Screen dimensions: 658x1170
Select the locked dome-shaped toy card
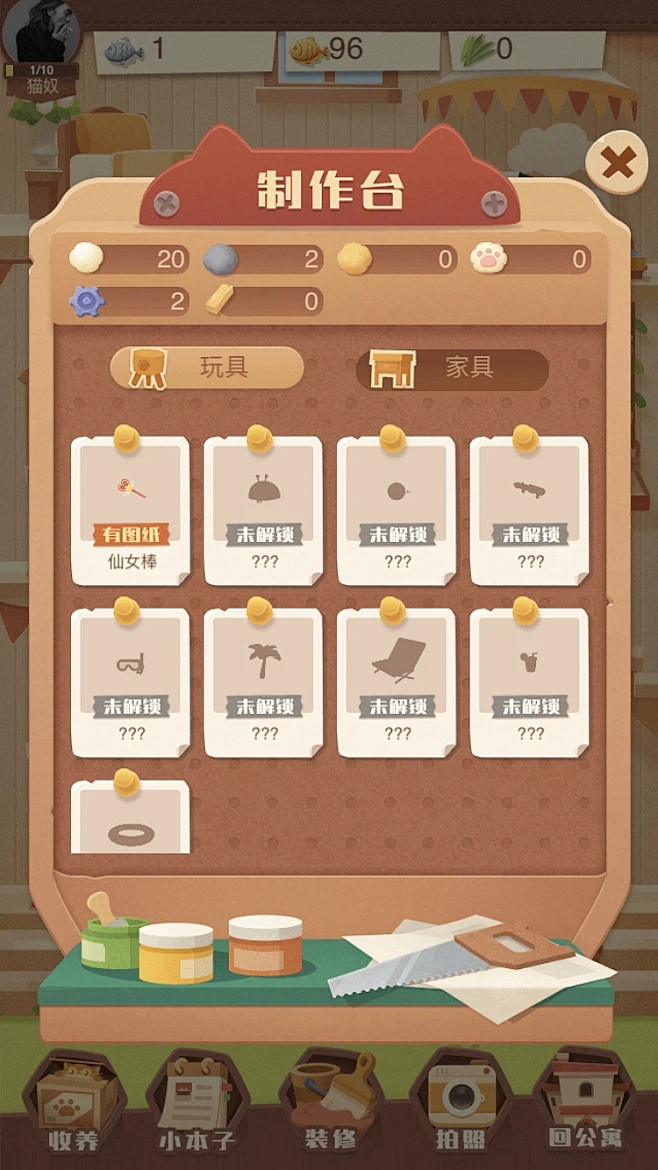coord(264,510)
